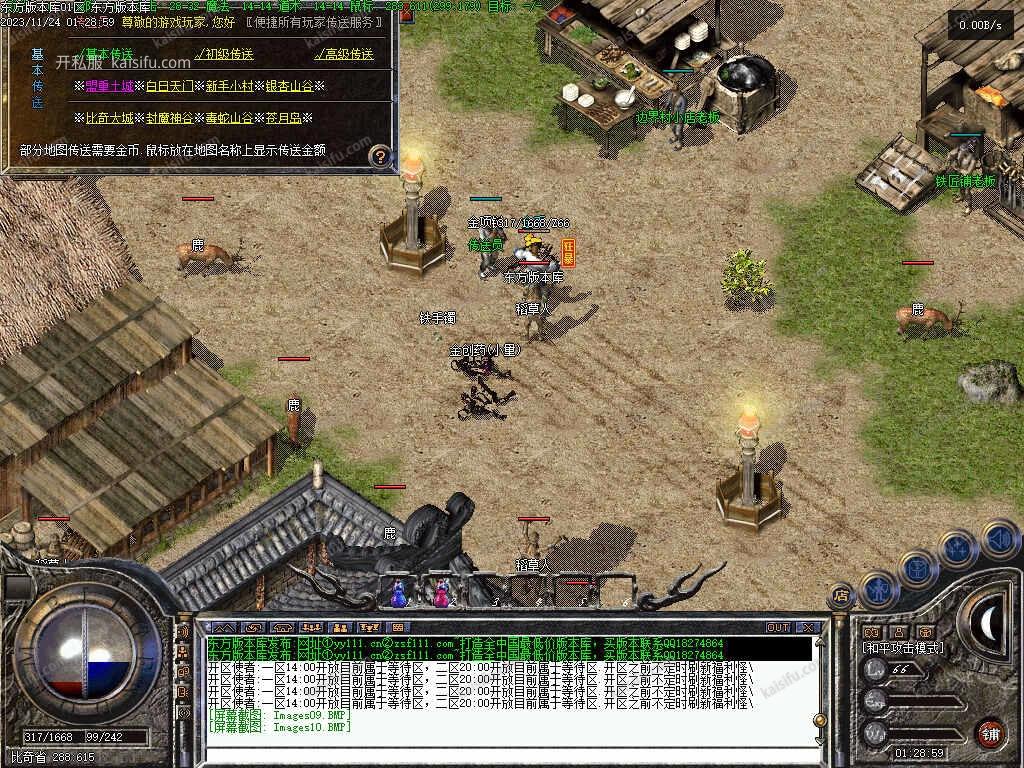Image resolution: width=1024 pixels, height=768 pixels.
Task: Switch to the 初级传送 teleport list
Action: 224,54
